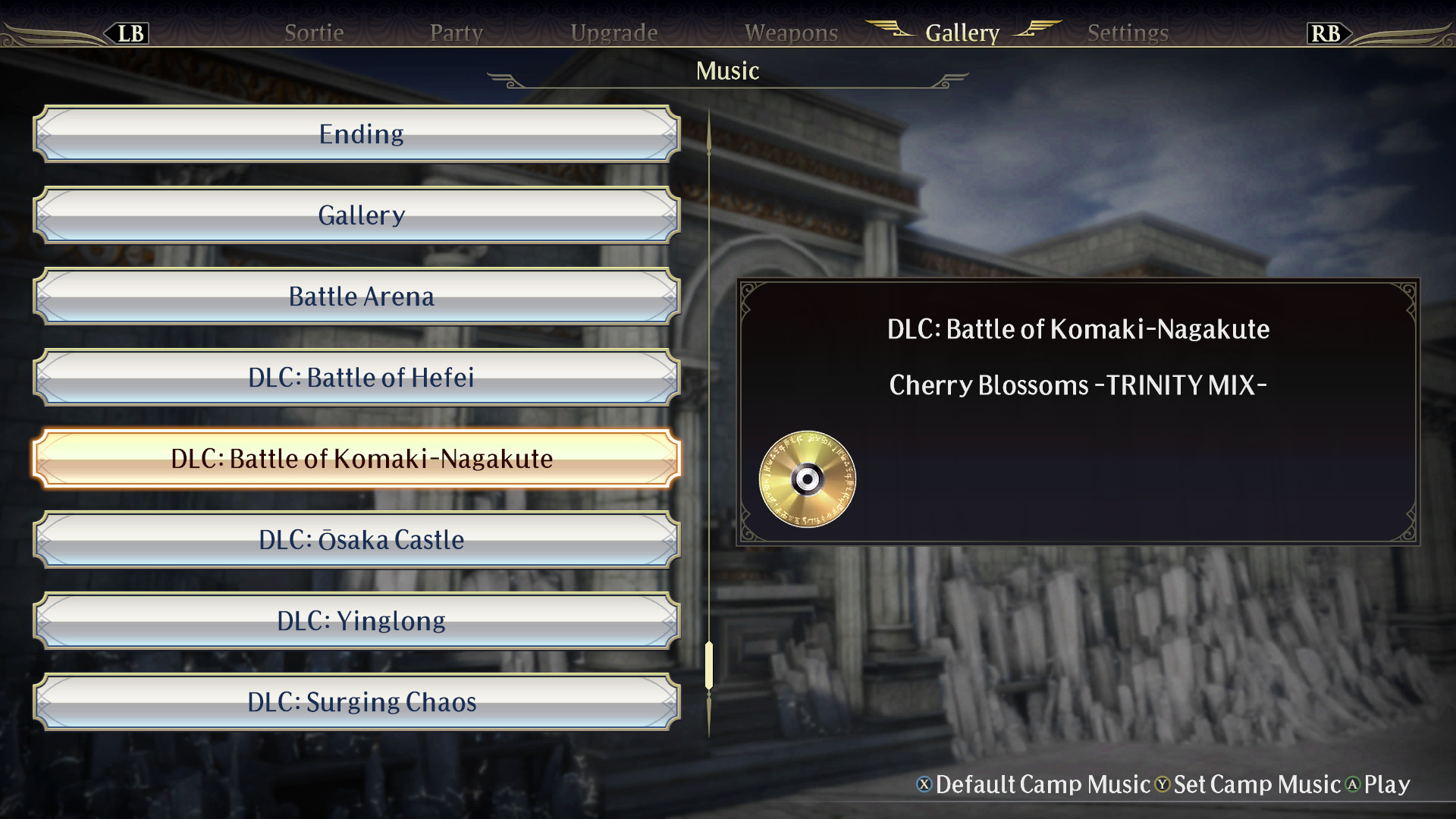Choose DLC: Battle of Hefei entry

tap(361, 378)
